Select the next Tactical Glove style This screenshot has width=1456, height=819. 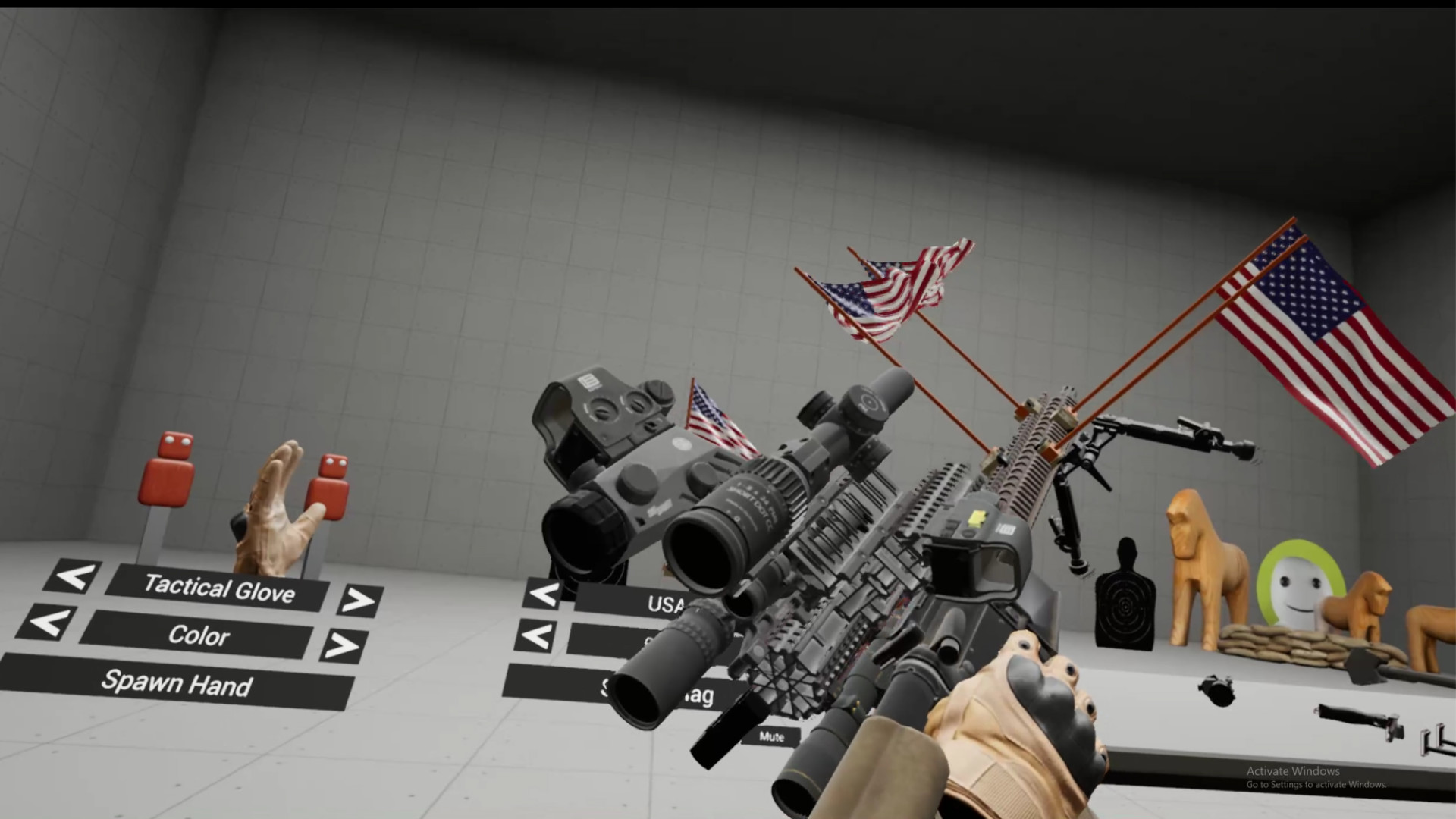358,600
